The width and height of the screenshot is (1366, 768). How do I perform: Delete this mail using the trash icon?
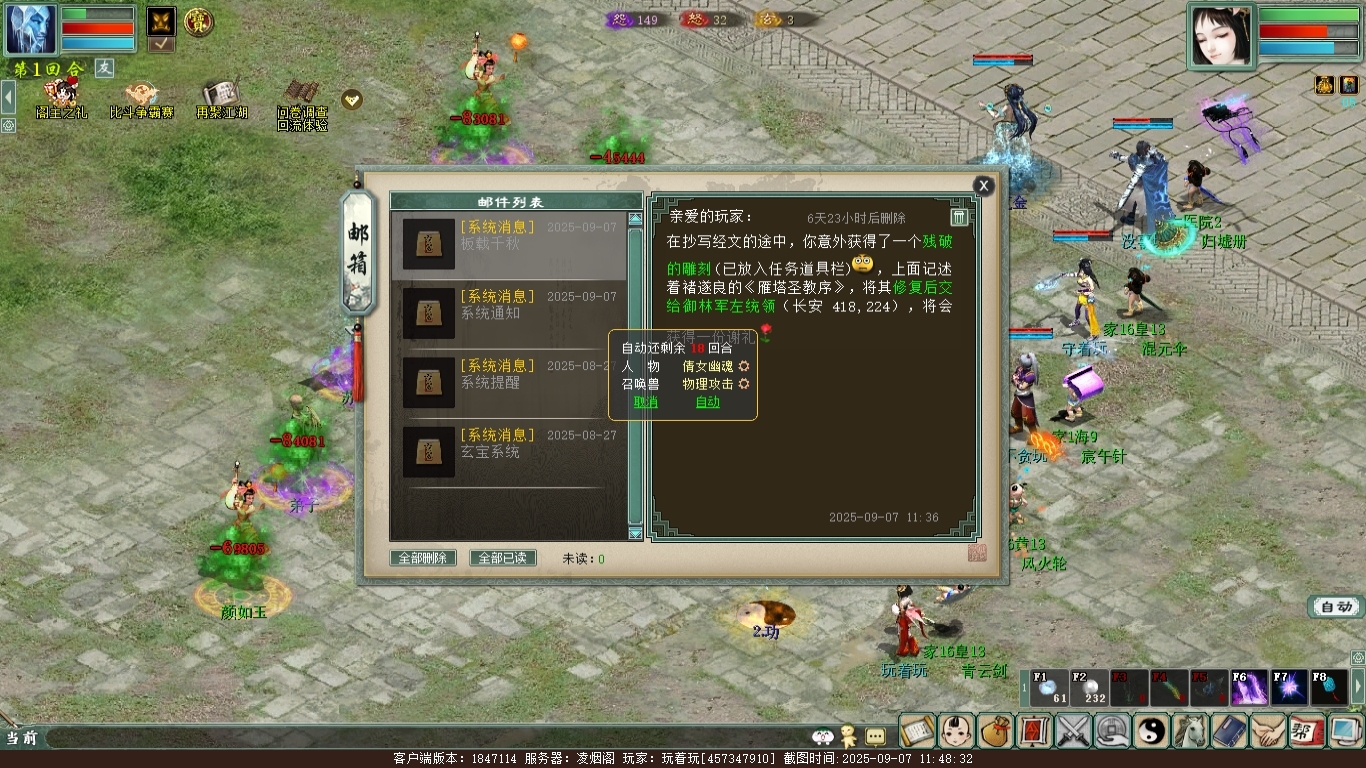[x=958, y=217]
